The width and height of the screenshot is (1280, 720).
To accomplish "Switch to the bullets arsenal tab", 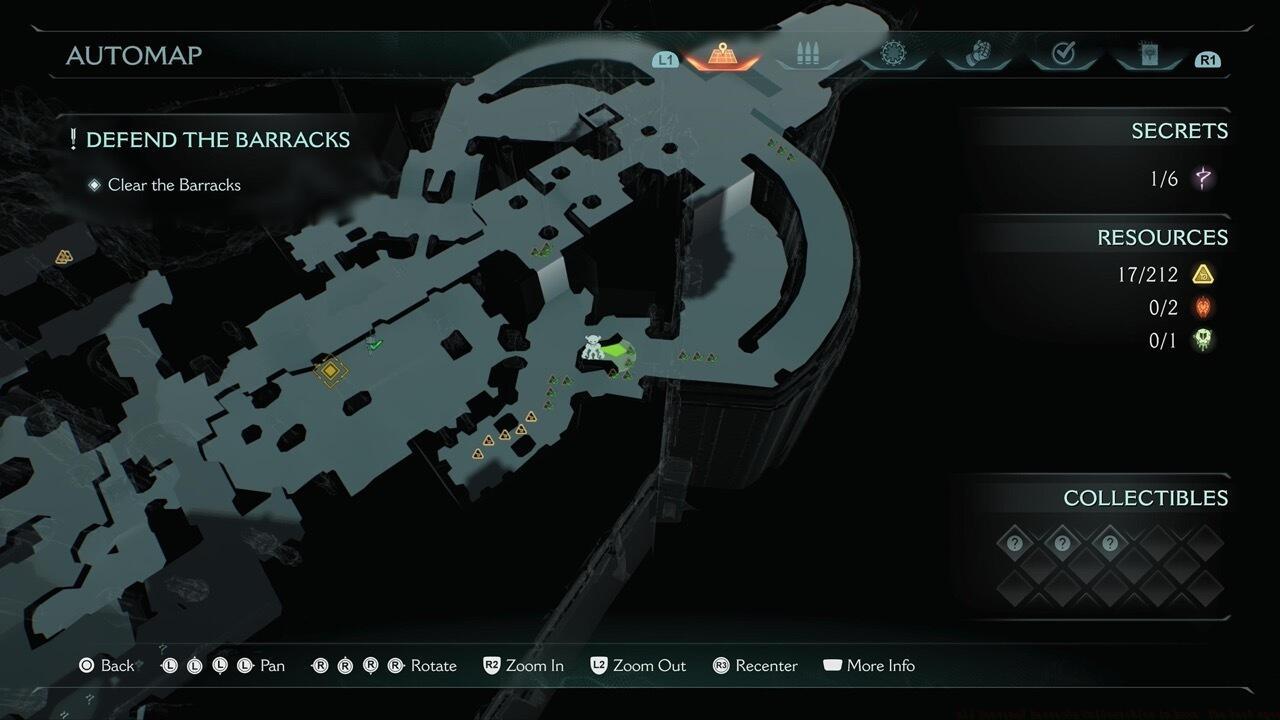I will point(806,56).
